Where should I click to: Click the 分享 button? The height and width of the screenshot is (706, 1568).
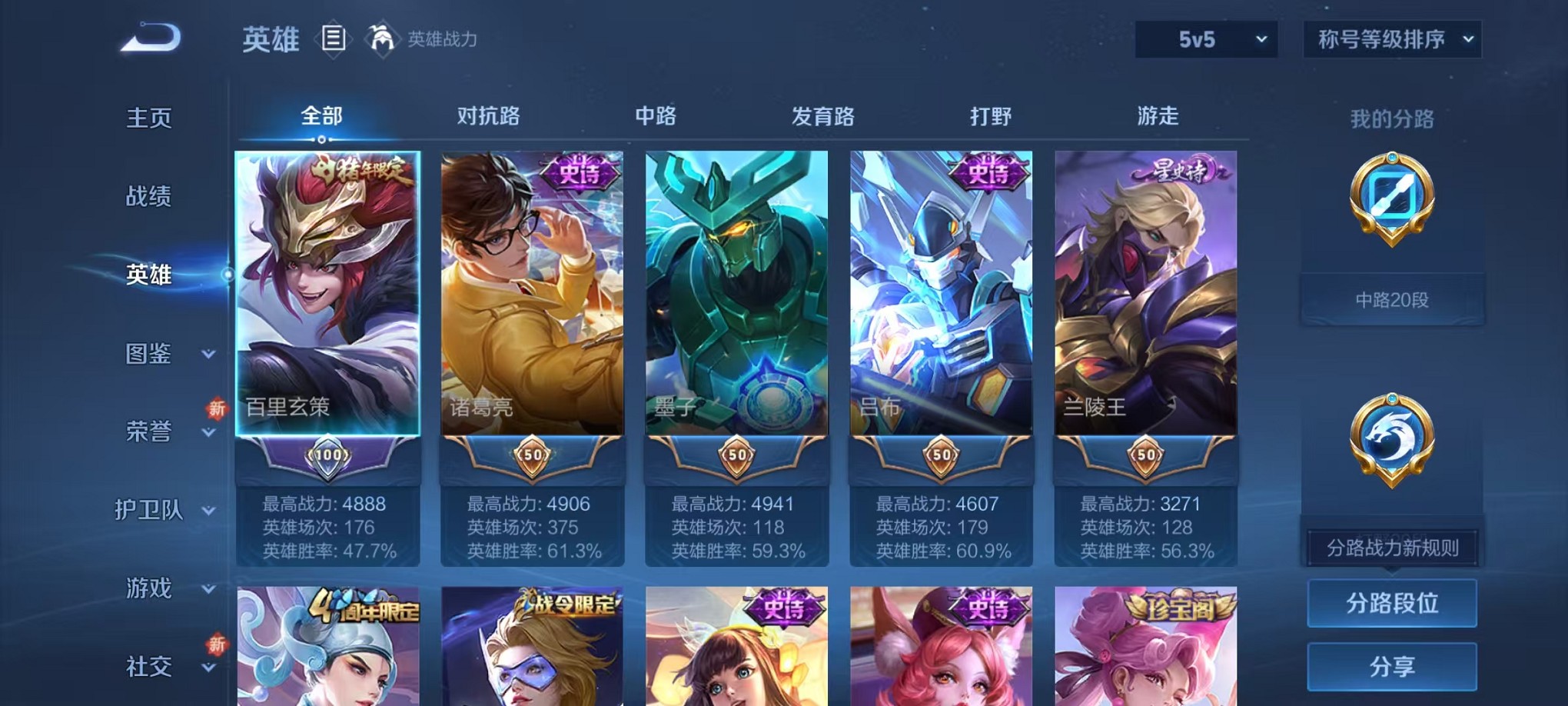1393,664
